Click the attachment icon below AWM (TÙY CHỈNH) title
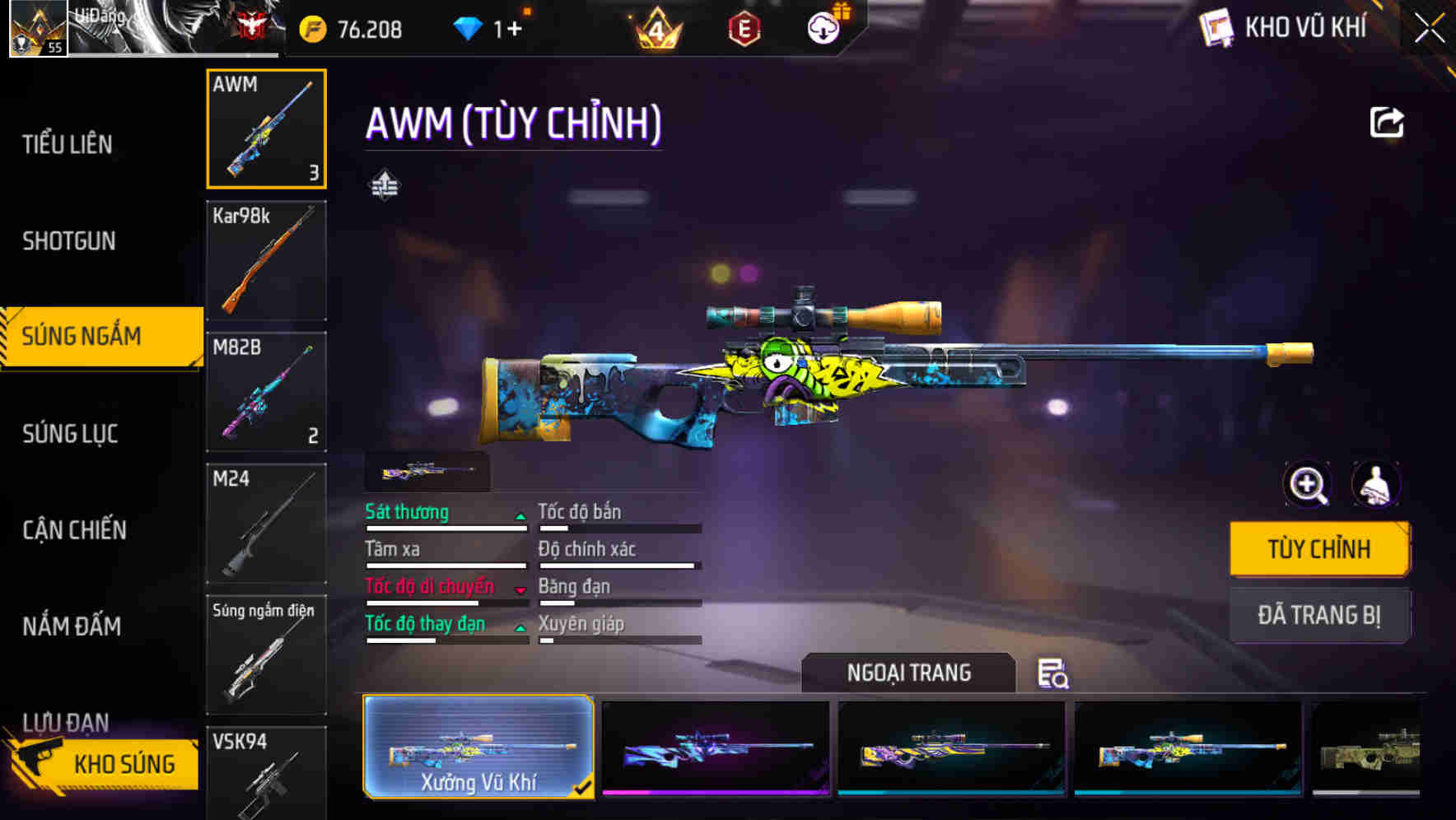 (385, 184)
